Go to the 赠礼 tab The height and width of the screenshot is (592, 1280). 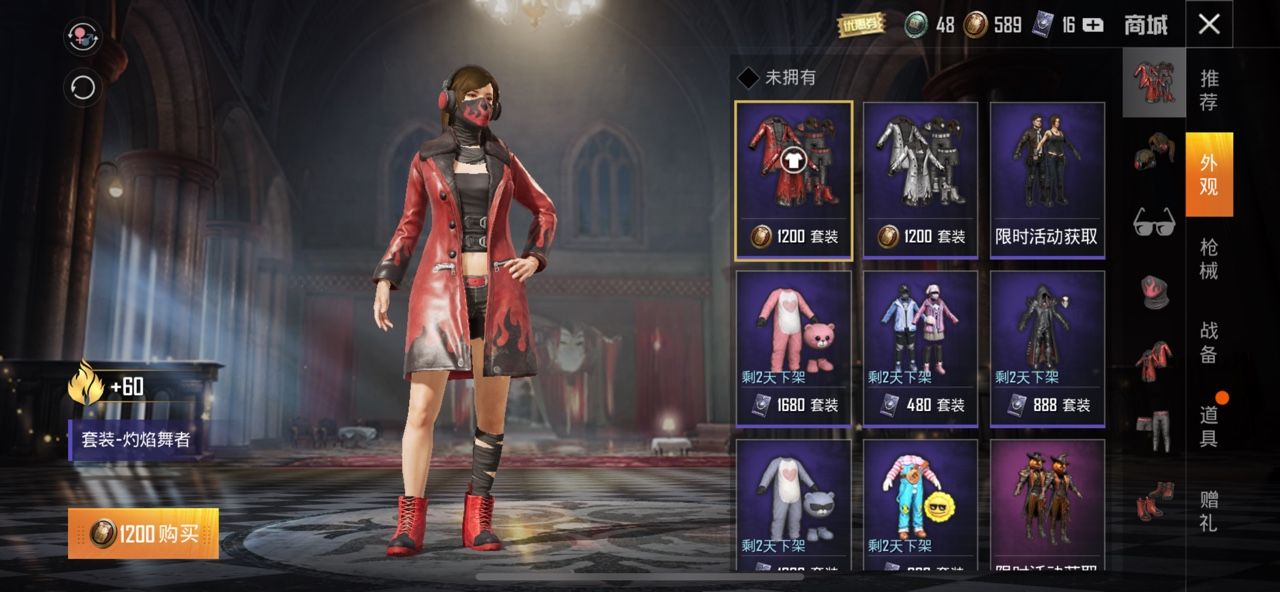(x=1209, y=510)
